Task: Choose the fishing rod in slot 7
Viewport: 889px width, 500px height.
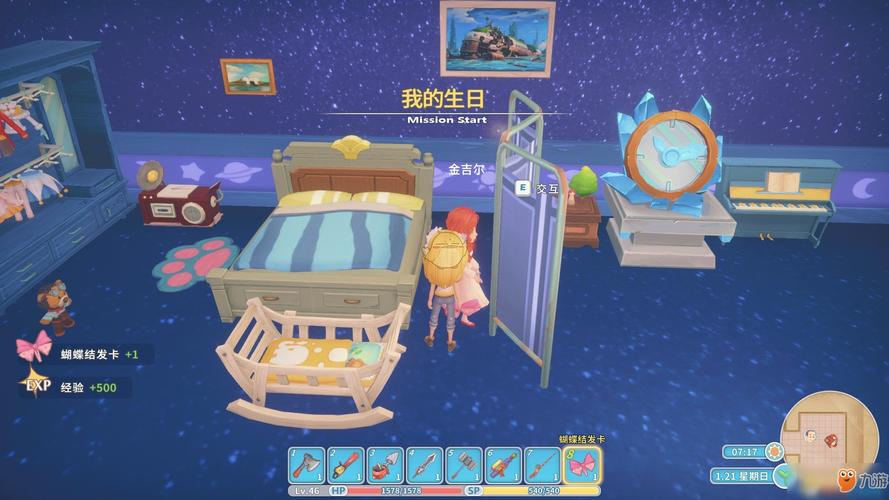Action: tap(541, 465)
